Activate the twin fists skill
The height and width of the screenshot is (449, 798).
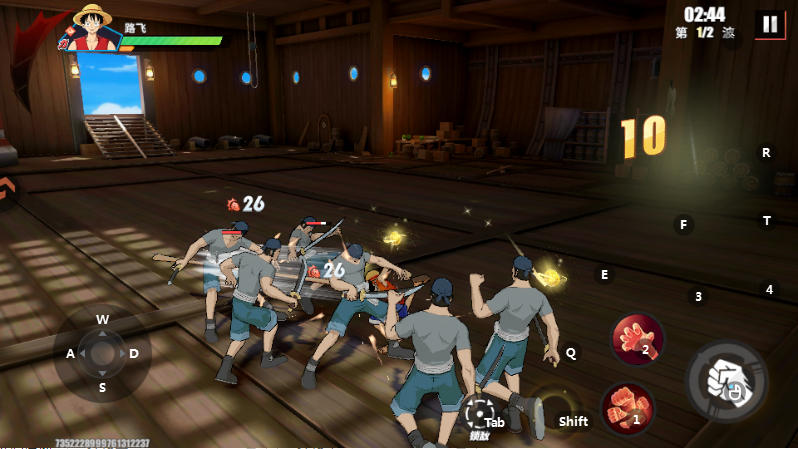click(x=627, y=408)
